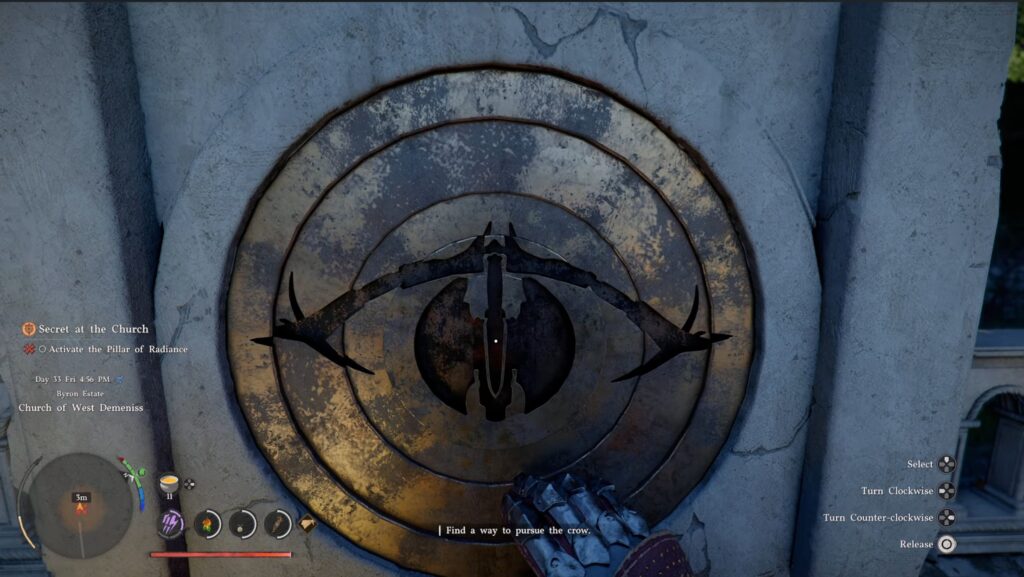This screenshot has height=577, width=1024.
Task: Select the orange flame skill icon
Action: [207, 523]
